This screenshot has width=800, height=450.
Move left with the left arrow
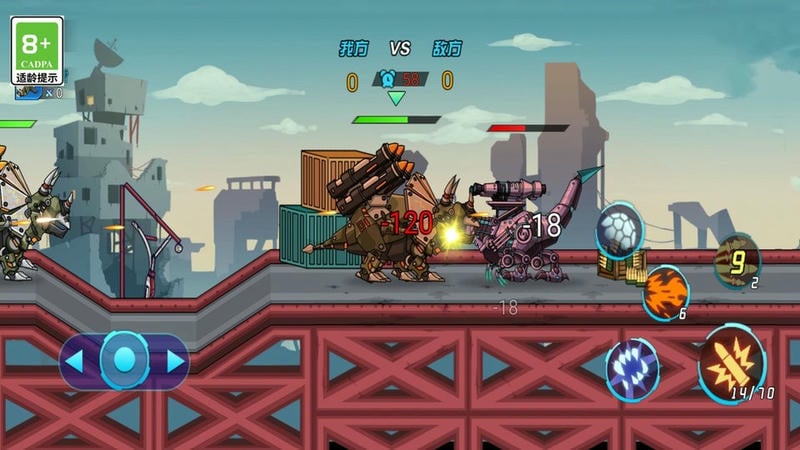click(78, 361)
